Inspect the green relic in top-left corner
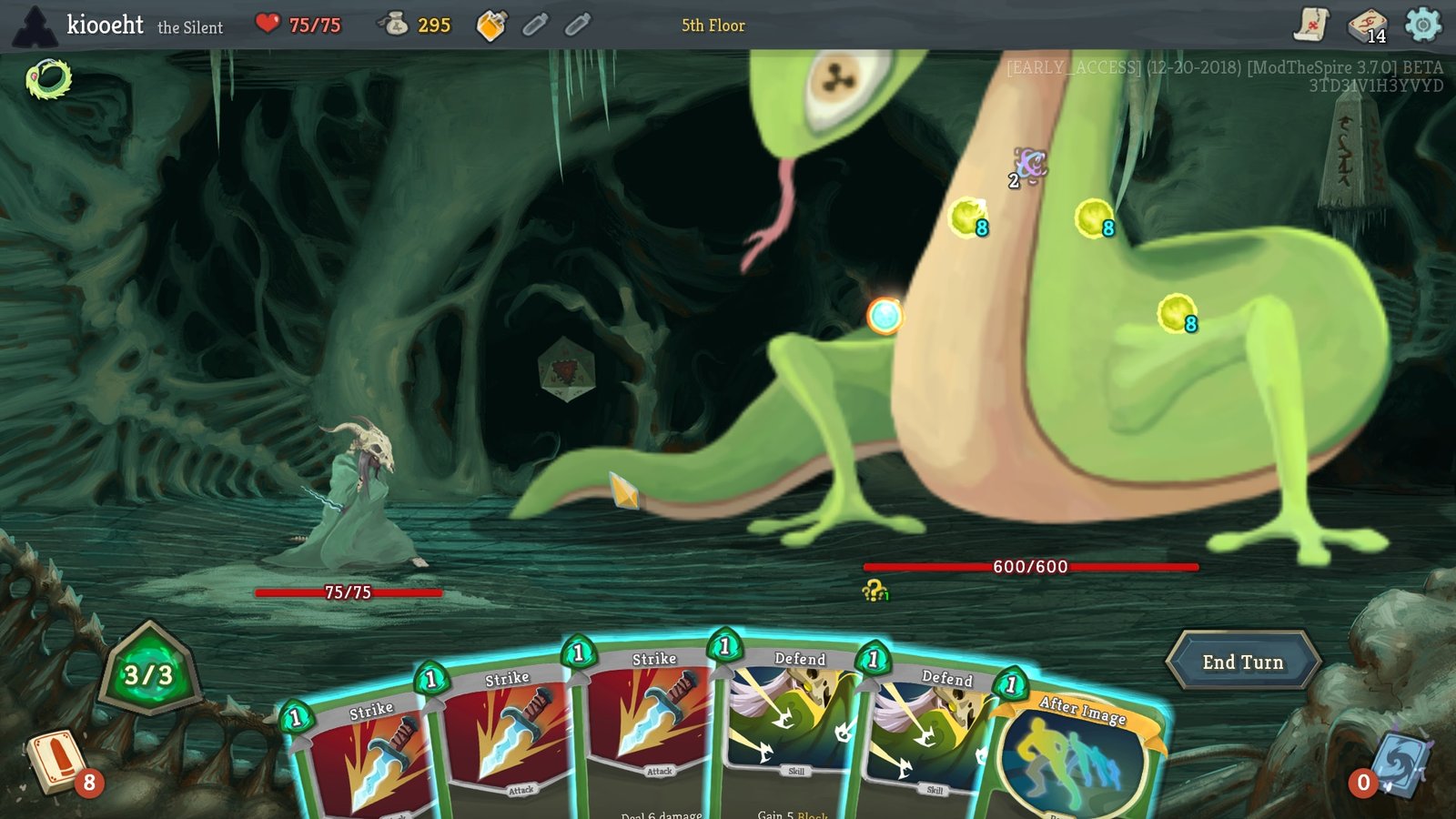 [x=47, y=77]
